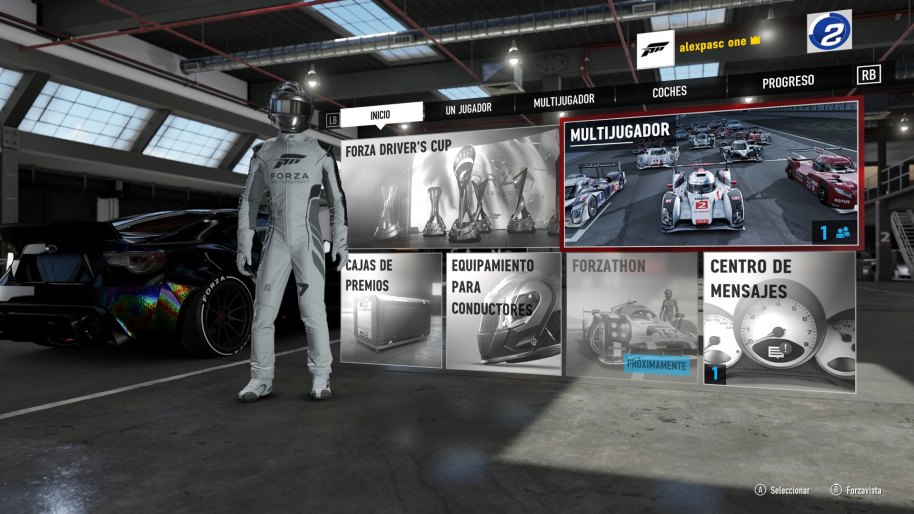This screenshot has width=914, height=514.
Task: Open the Cajas de Premios tile
Action: coord(391,309)
